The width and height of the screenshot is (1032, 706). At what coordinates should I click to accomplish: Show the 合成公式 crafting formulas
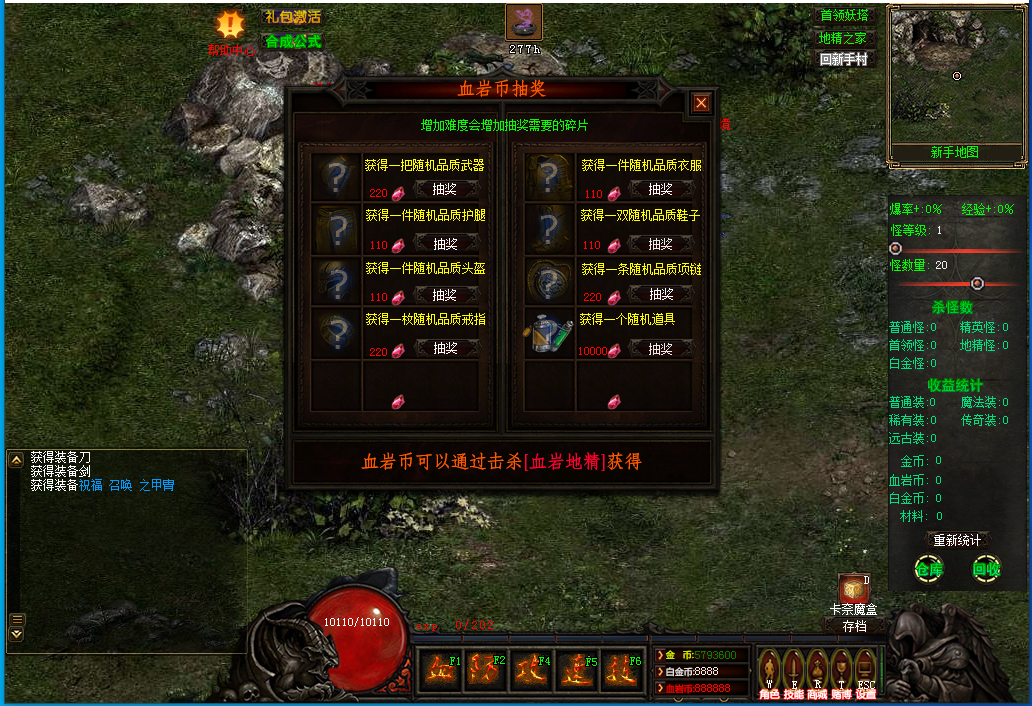point(292,41)
